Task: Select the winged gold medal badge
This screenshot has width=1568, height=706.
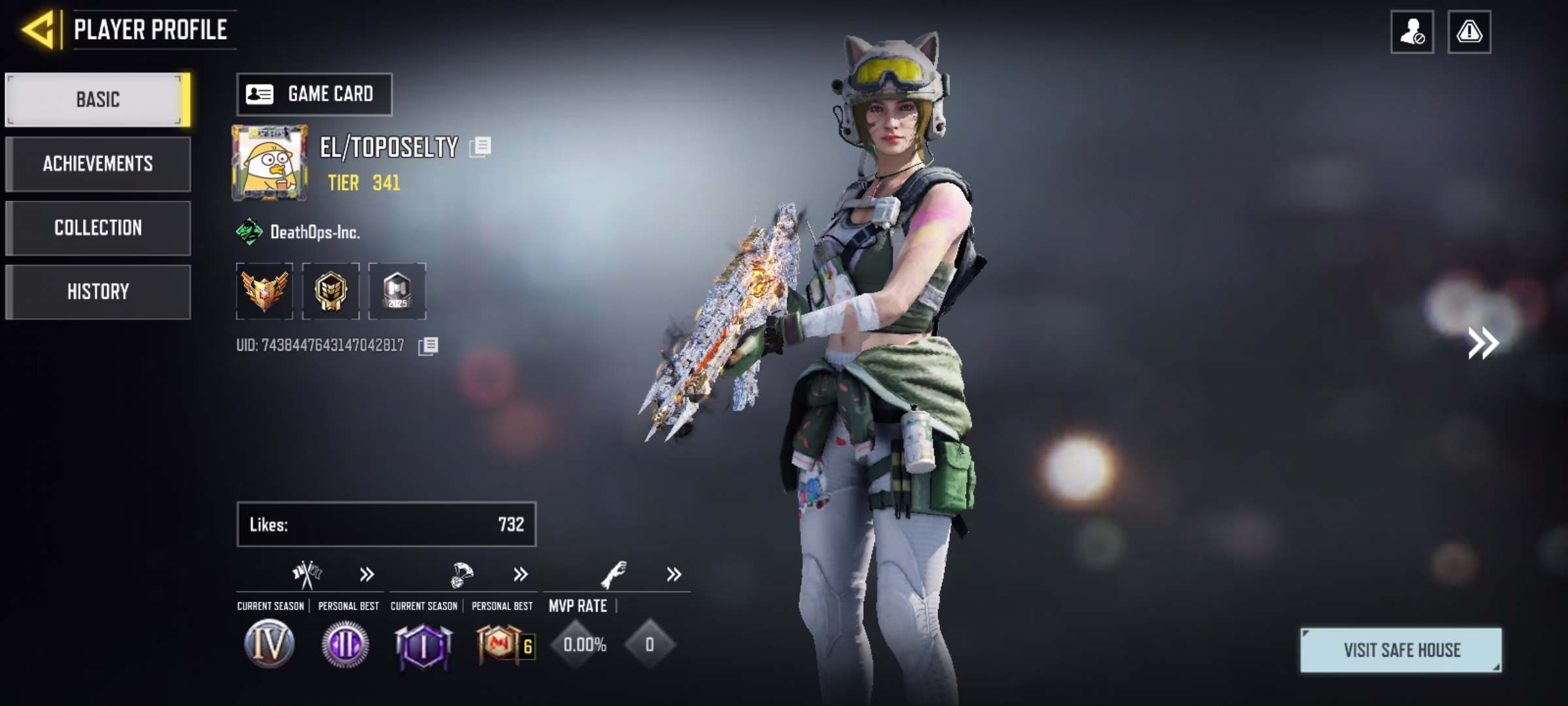Action: coord(265,291)
